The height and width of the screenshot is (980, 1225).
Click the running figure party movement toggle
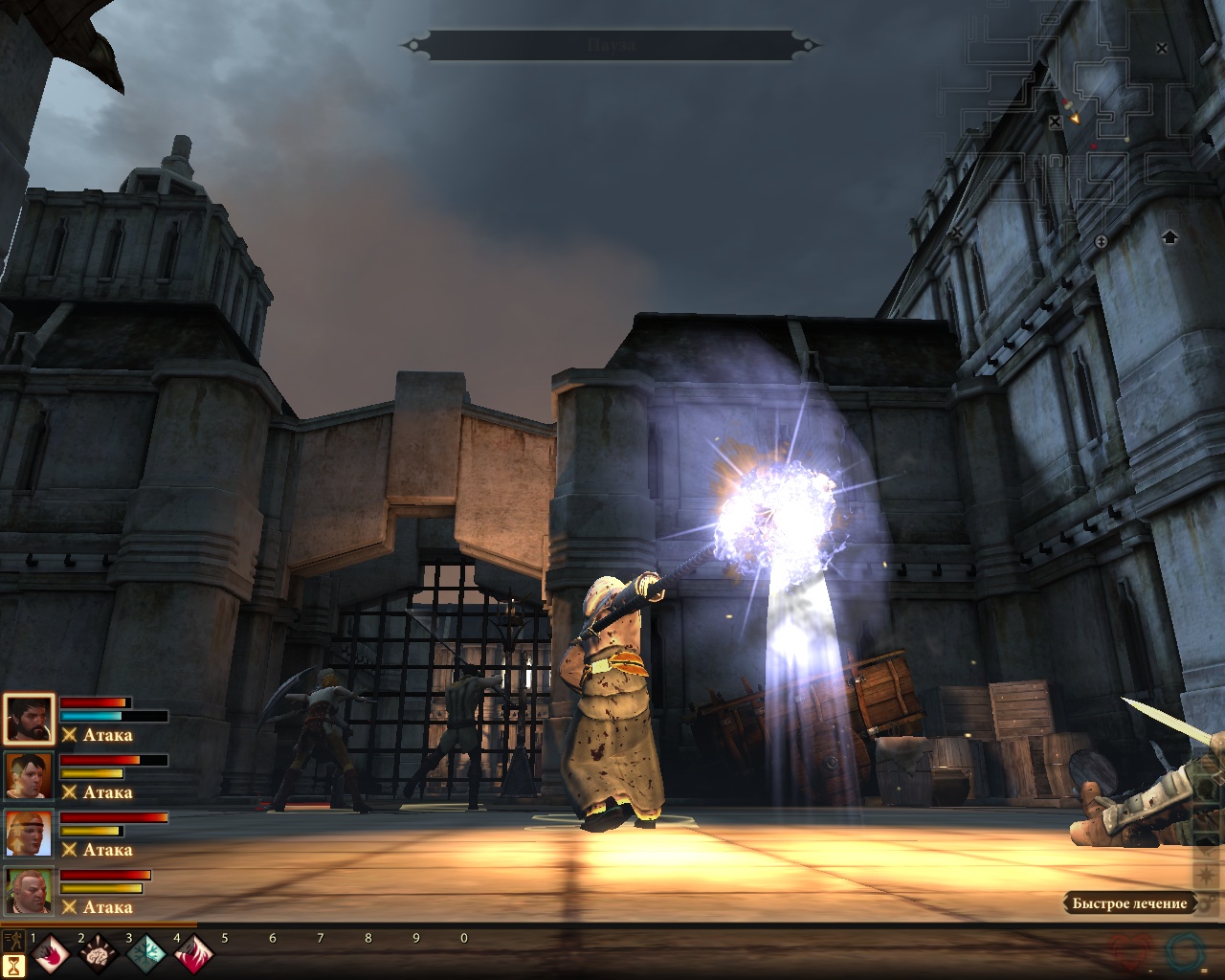[x=12, y=939]
